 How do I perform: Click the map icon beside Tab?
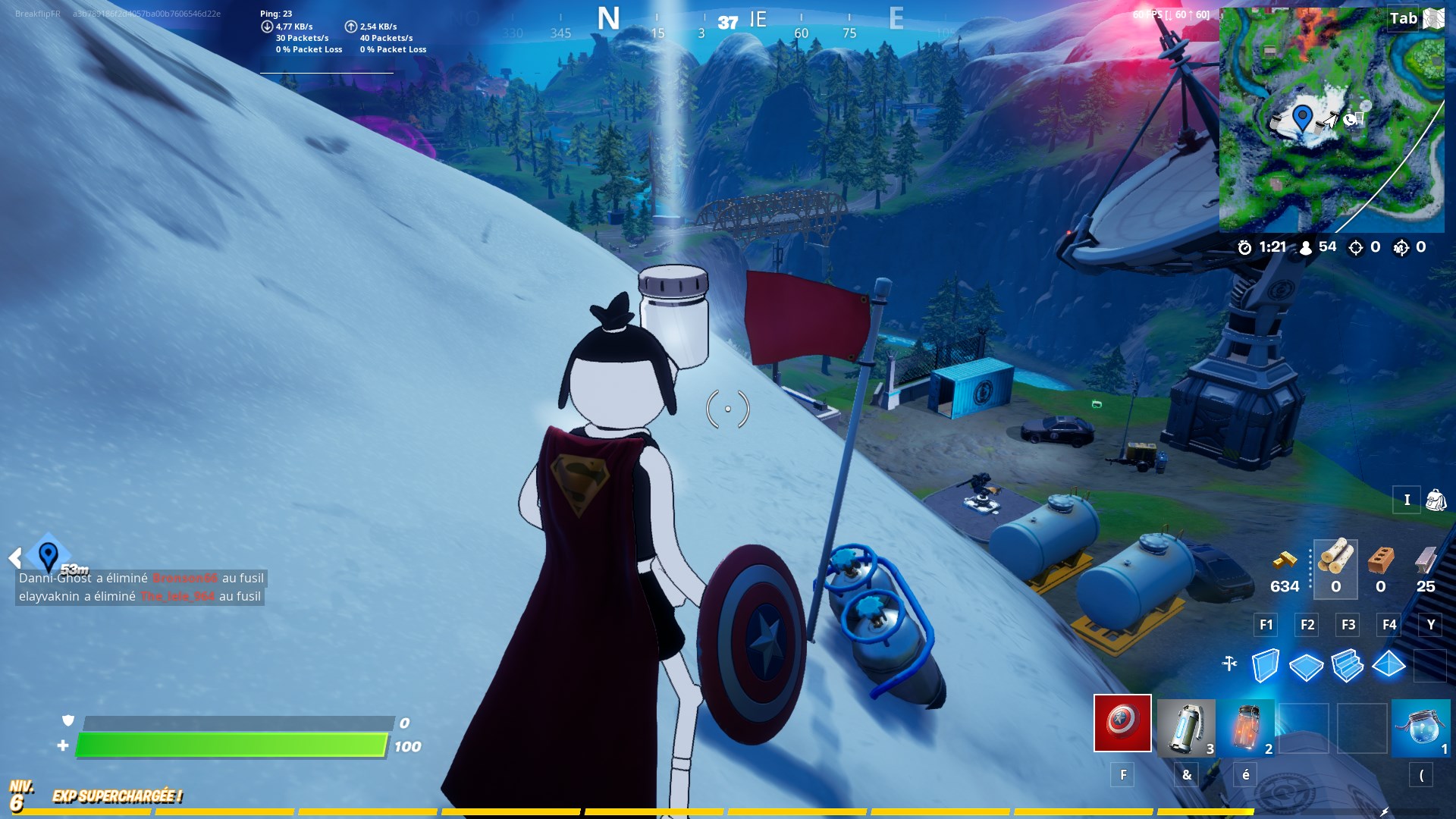[x=1433, y=19]
